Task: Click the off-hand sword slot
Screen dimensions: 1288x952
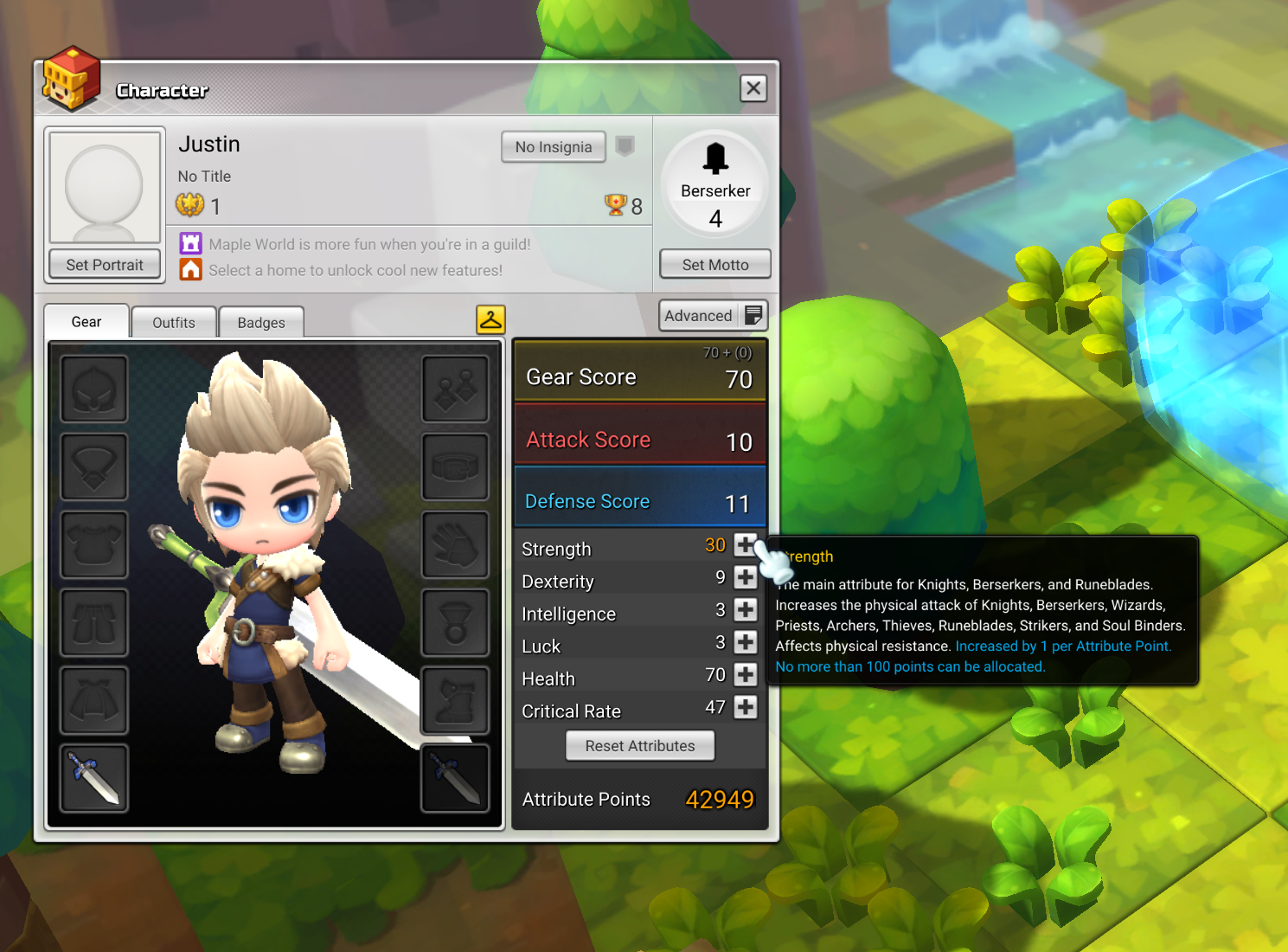Action: click(x=455, y=777)
